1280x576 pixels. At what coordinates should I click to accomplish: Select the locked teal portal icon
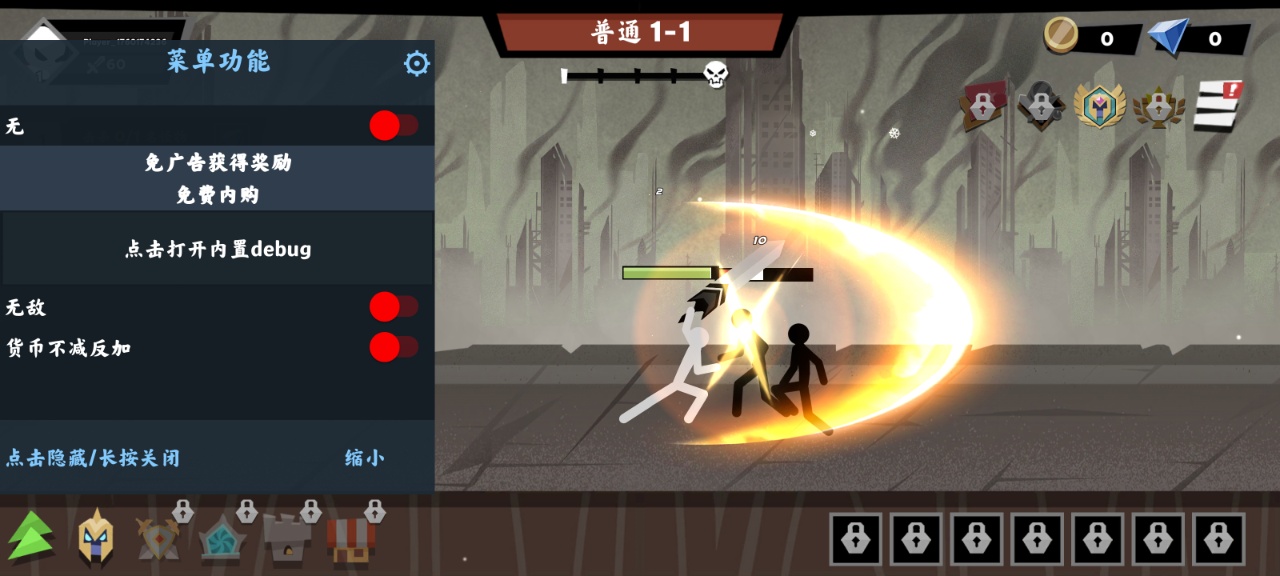point(223,537)
